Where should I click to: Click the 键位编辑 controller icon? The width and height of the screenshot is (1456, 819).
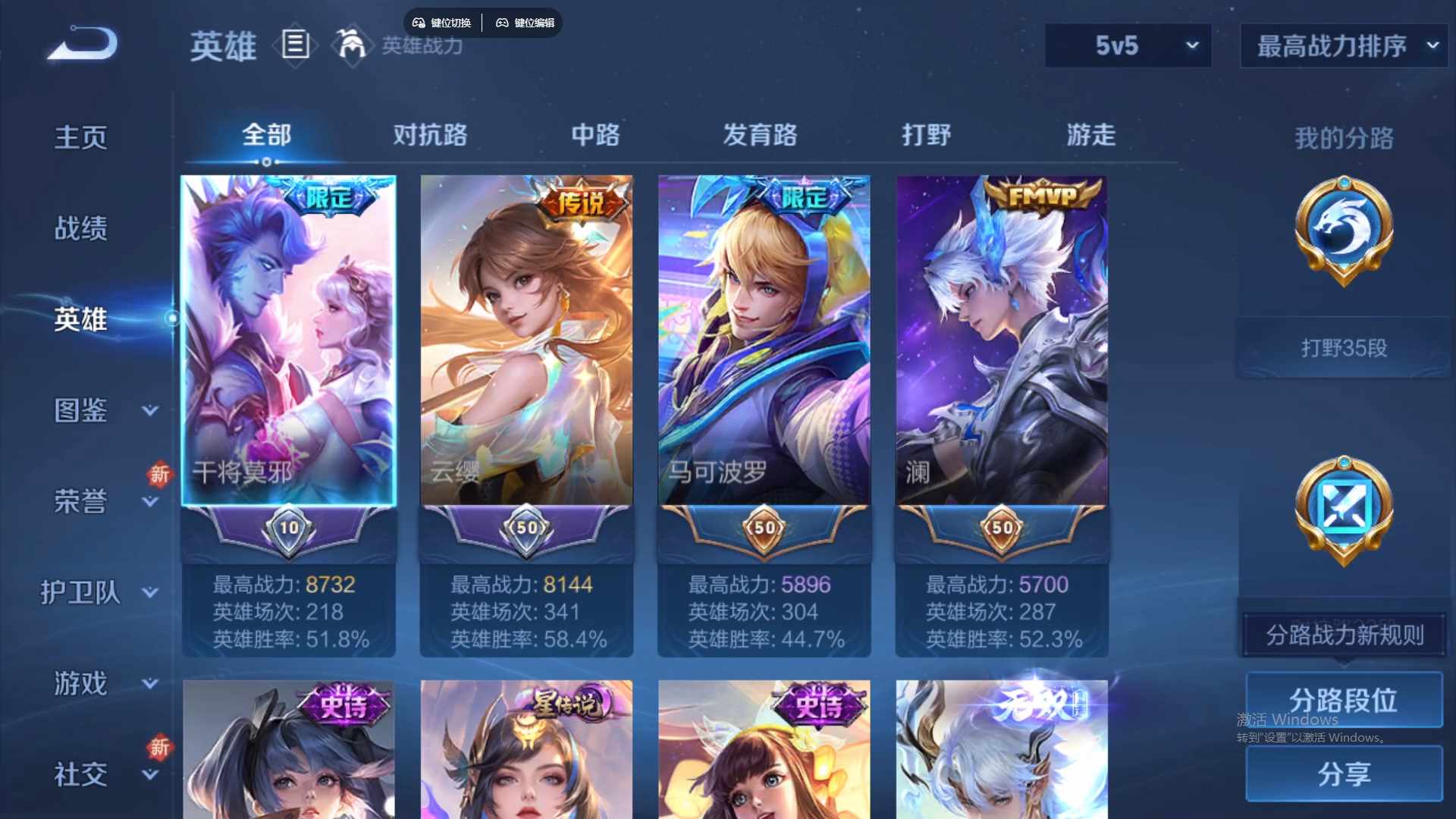[503, 23]
